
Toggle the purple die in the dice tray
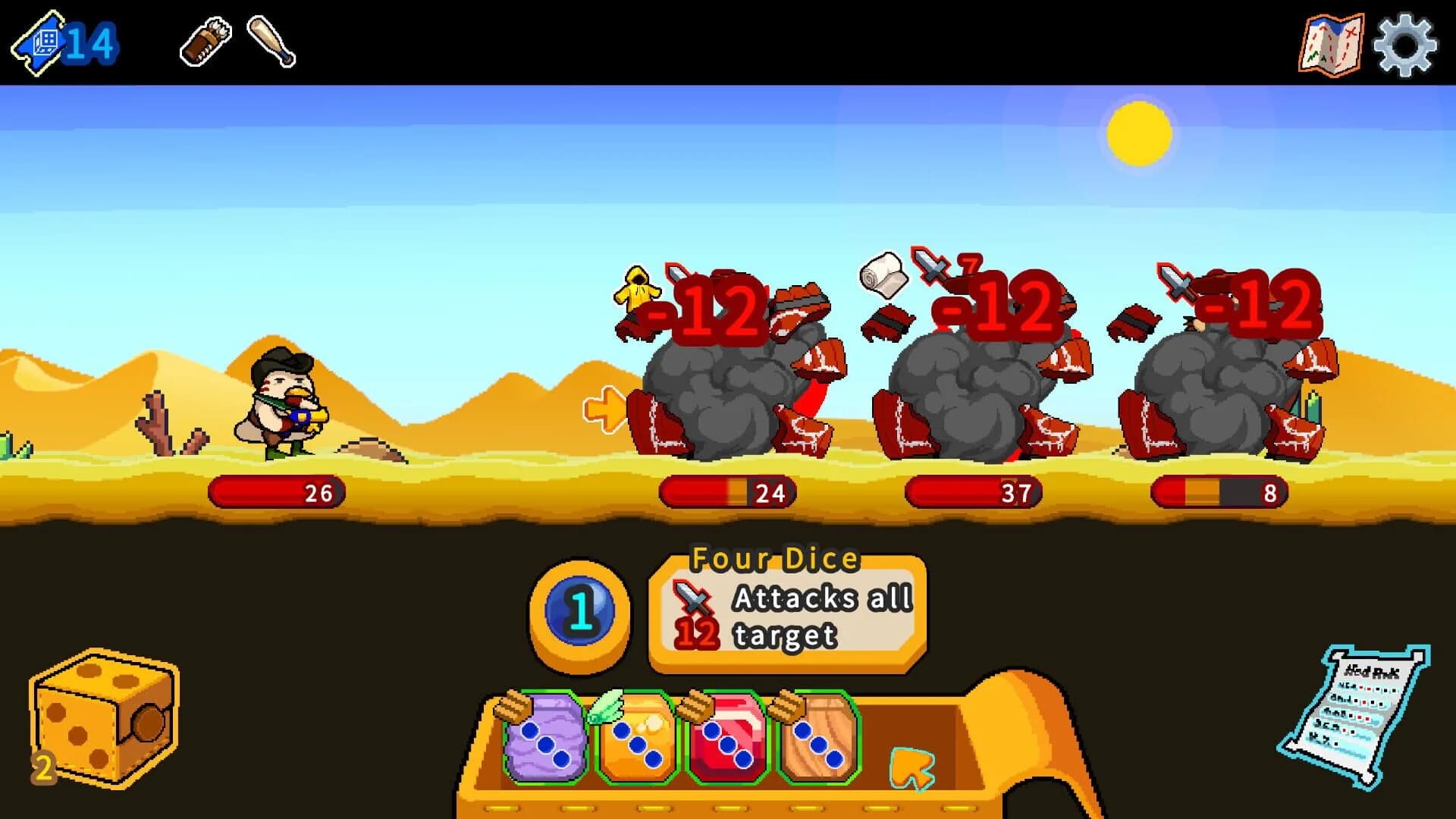(x=544, y=734)
